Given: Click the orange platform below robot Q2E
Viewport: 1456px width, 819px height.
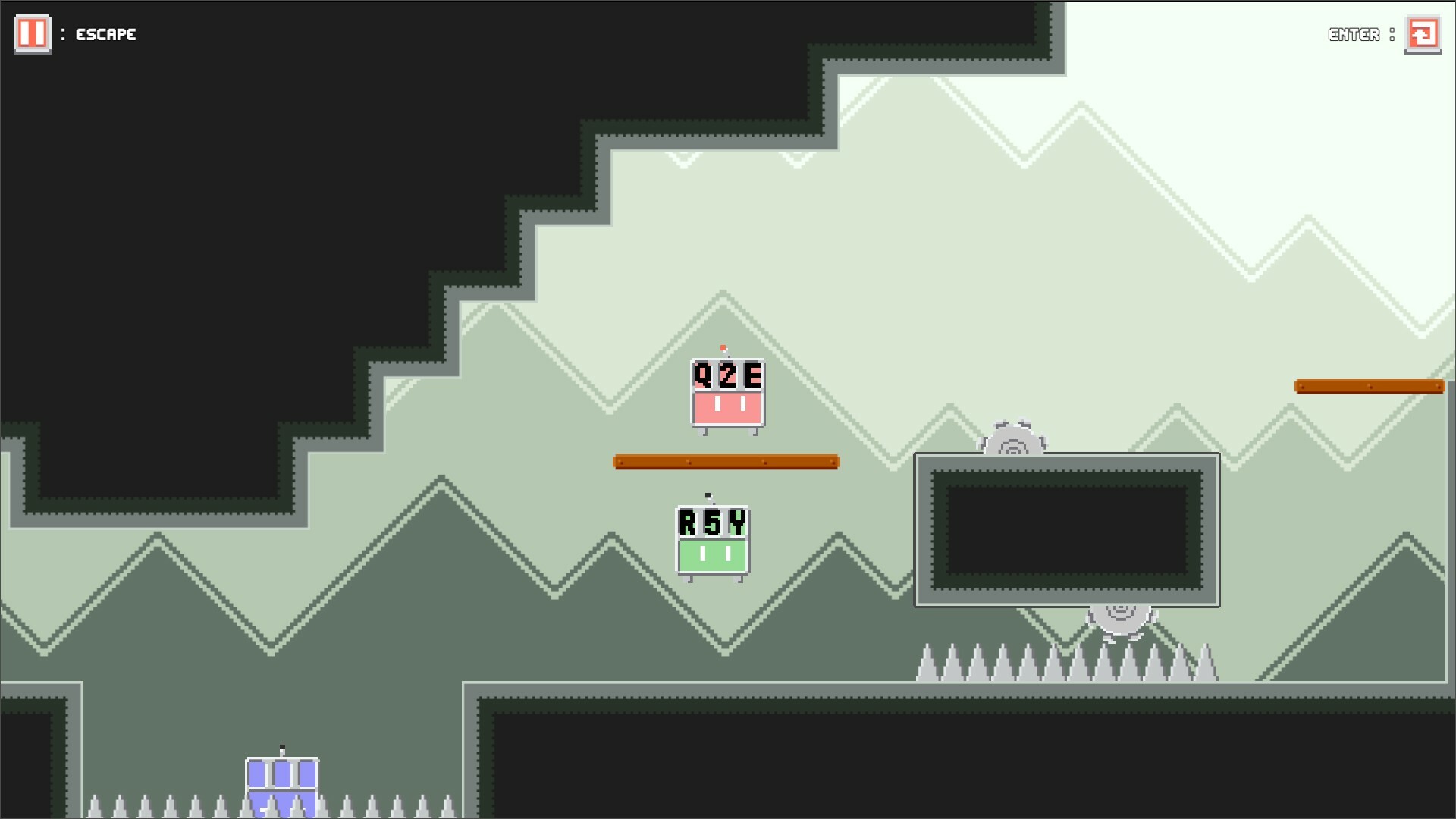Looking at the screenshot, I should point(725,461).
